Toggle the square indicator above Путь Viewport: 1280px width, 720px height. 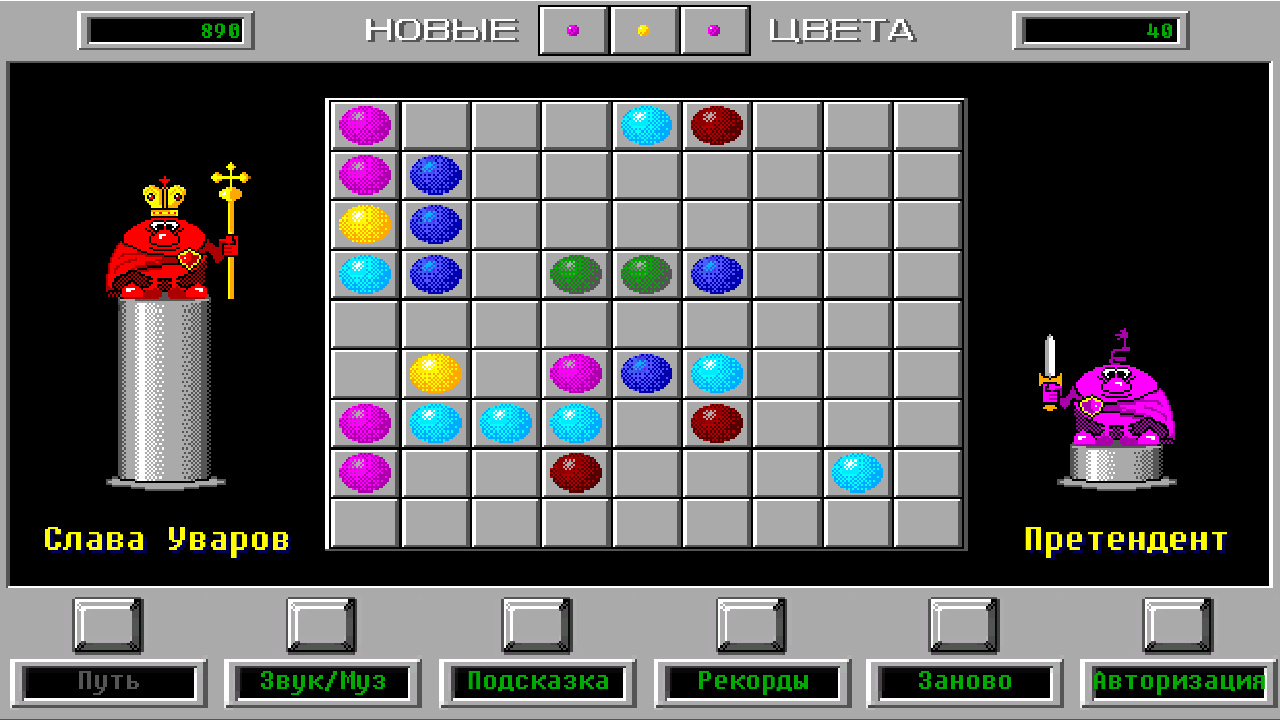(x=106, y=625)
